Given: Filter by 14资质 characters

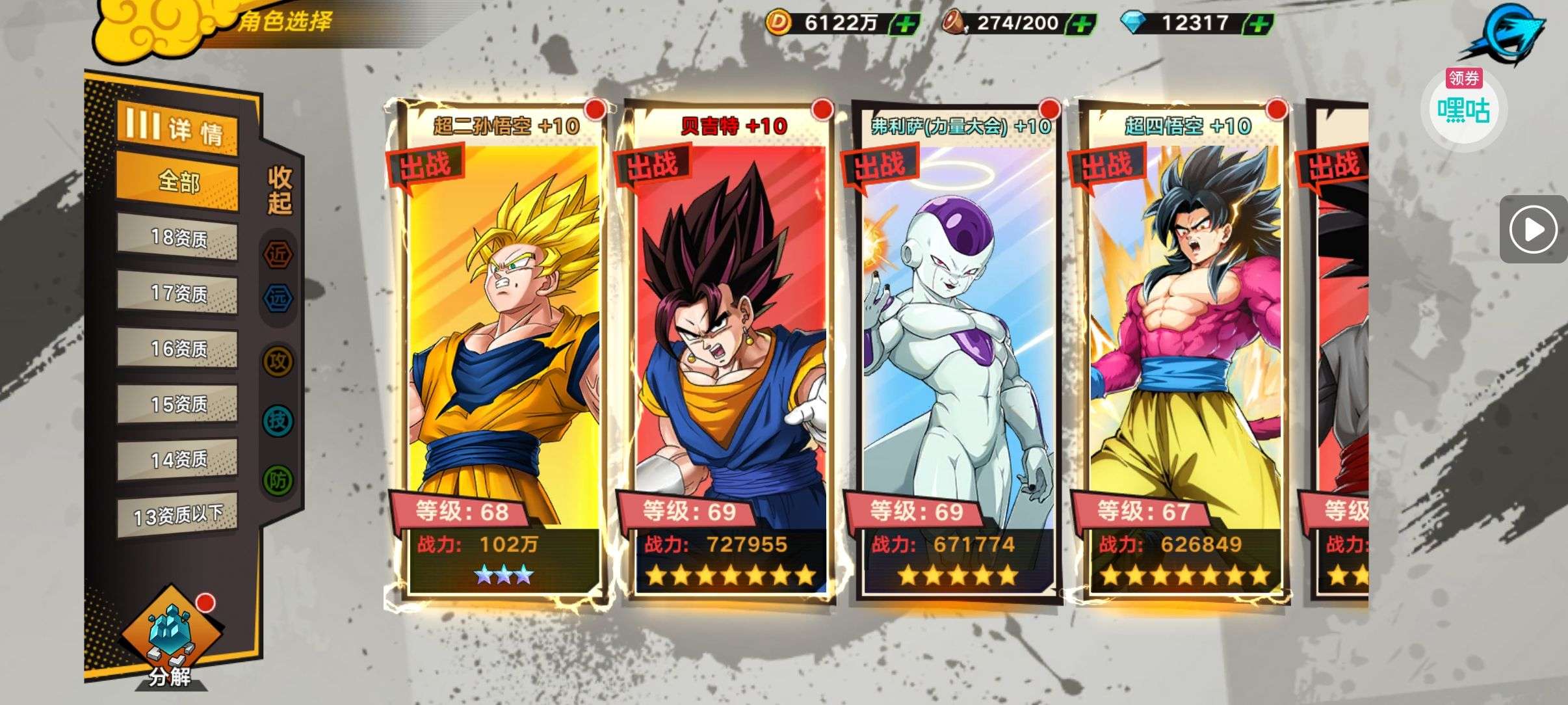Looking at the screenshot, I should click(x=177, y=460).
